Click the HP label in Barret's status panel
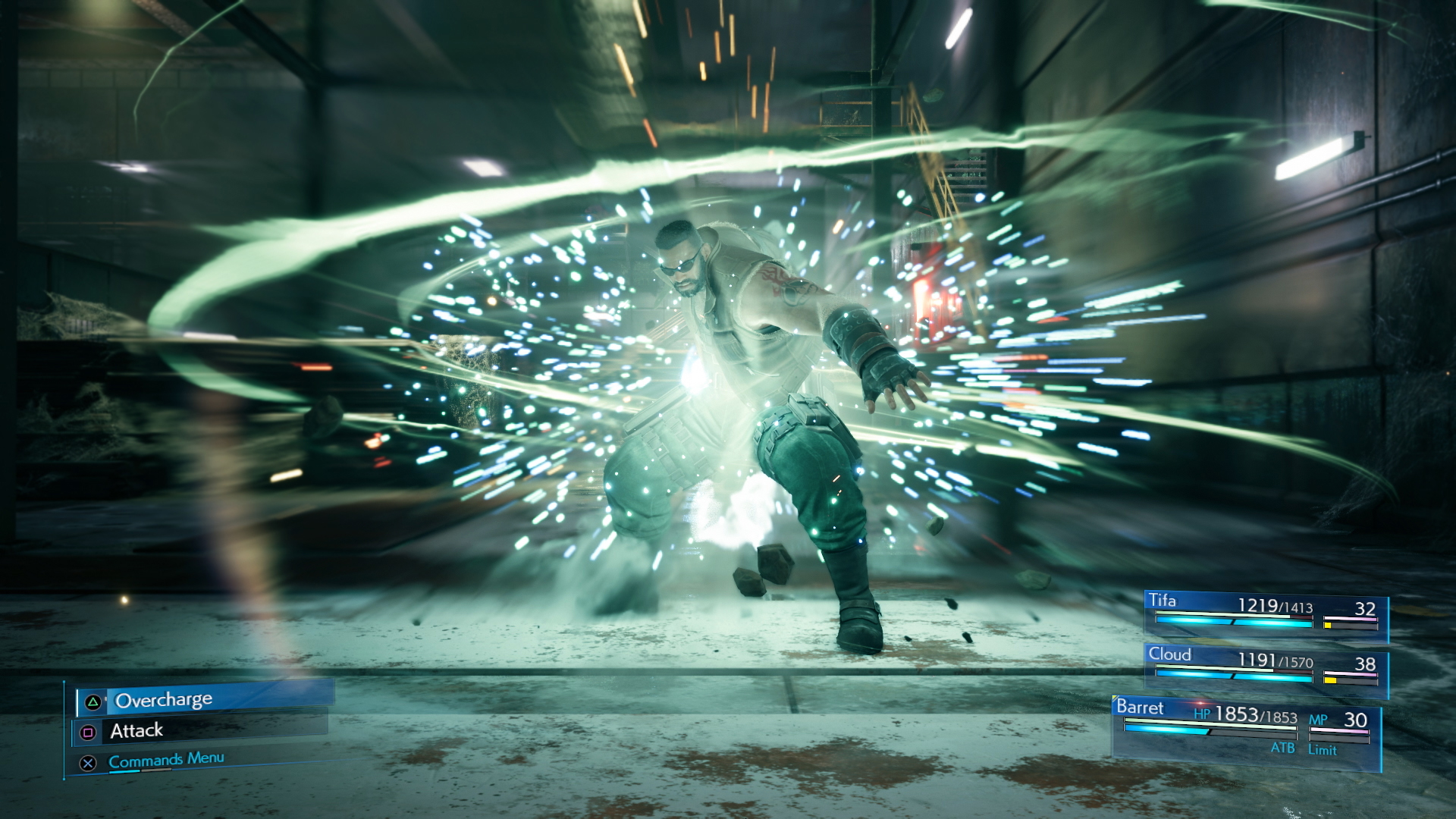This screenshot has height=819, width=1456. tap(1202, 714)
